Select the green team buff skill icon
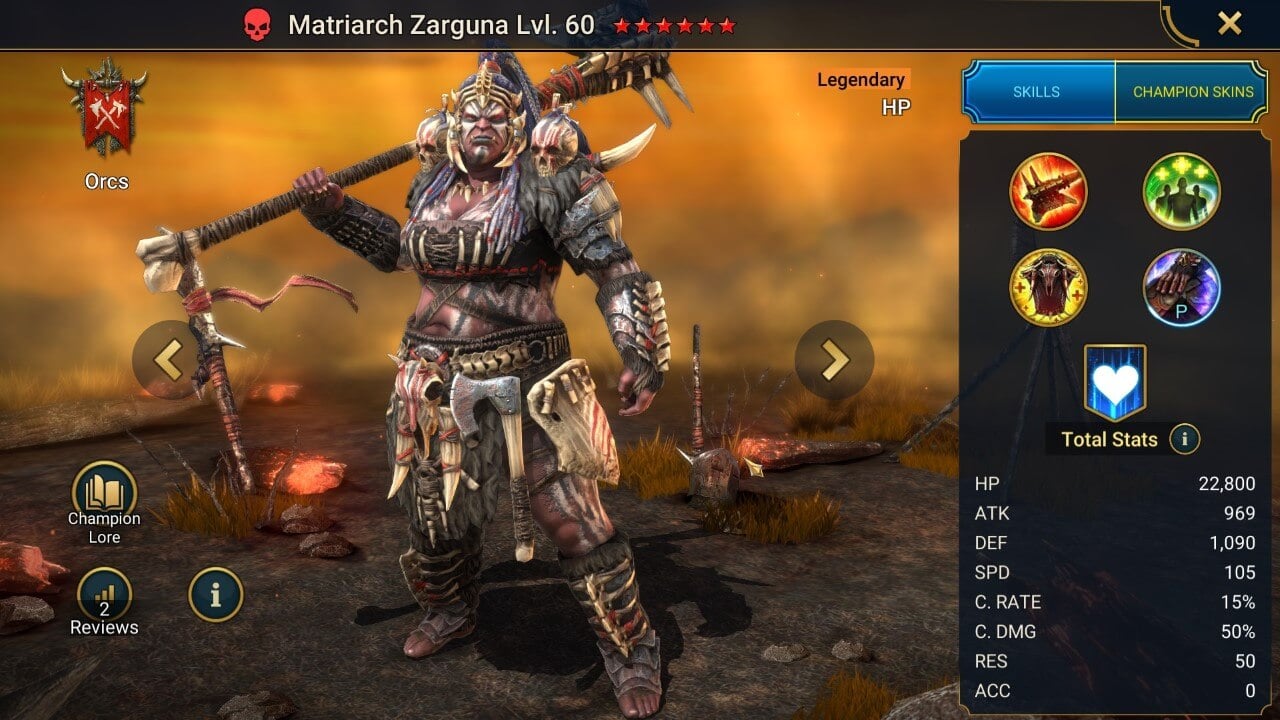The width and height of the screenshot is (1280, 720). point(1181,191)
